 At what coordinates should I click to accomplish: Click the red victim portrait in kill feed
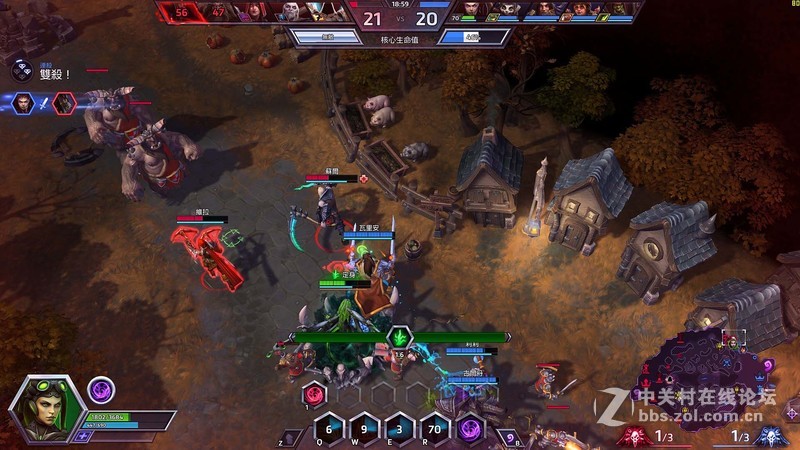(x=64, y=102)
